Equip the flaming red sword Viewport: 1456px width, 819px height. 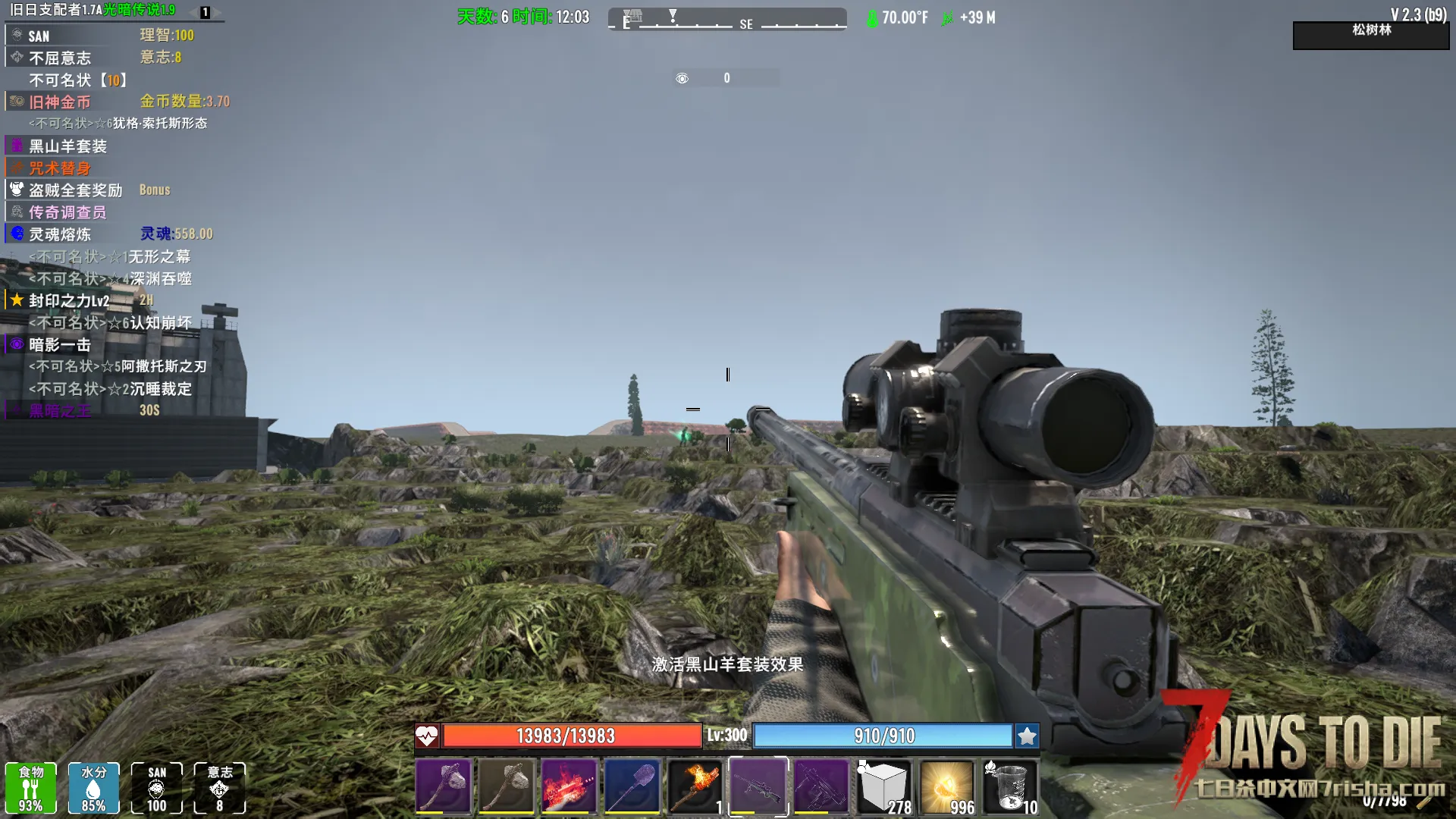coord(570,786)
